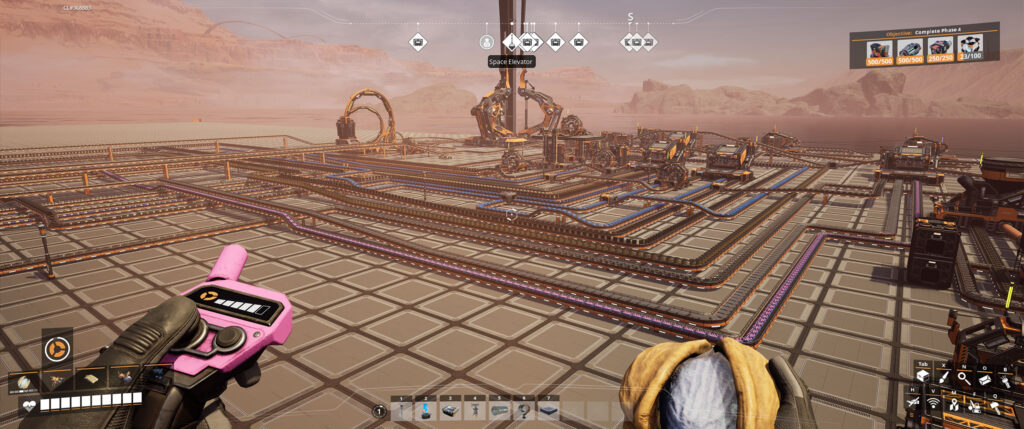Select hotbar slot 5 with the metal pipe
Image resolution: width=1024 pixels, height=429 pixels.
[498, 410]
